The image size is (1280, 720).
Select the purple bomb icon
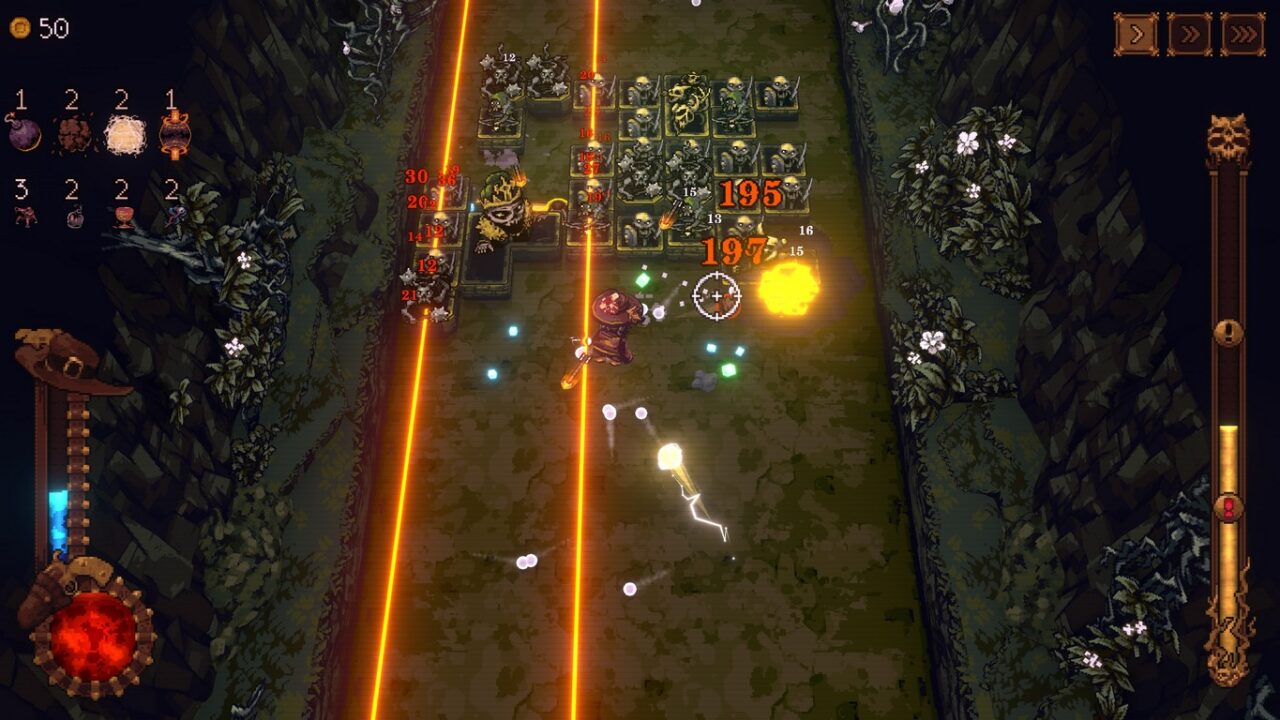[x=24, y=133]
